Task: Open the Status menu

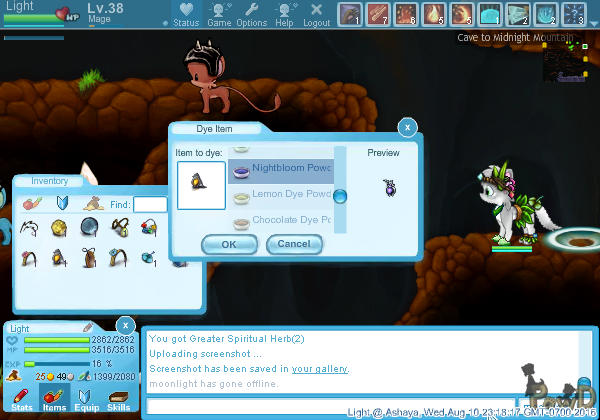Action: 184,14
